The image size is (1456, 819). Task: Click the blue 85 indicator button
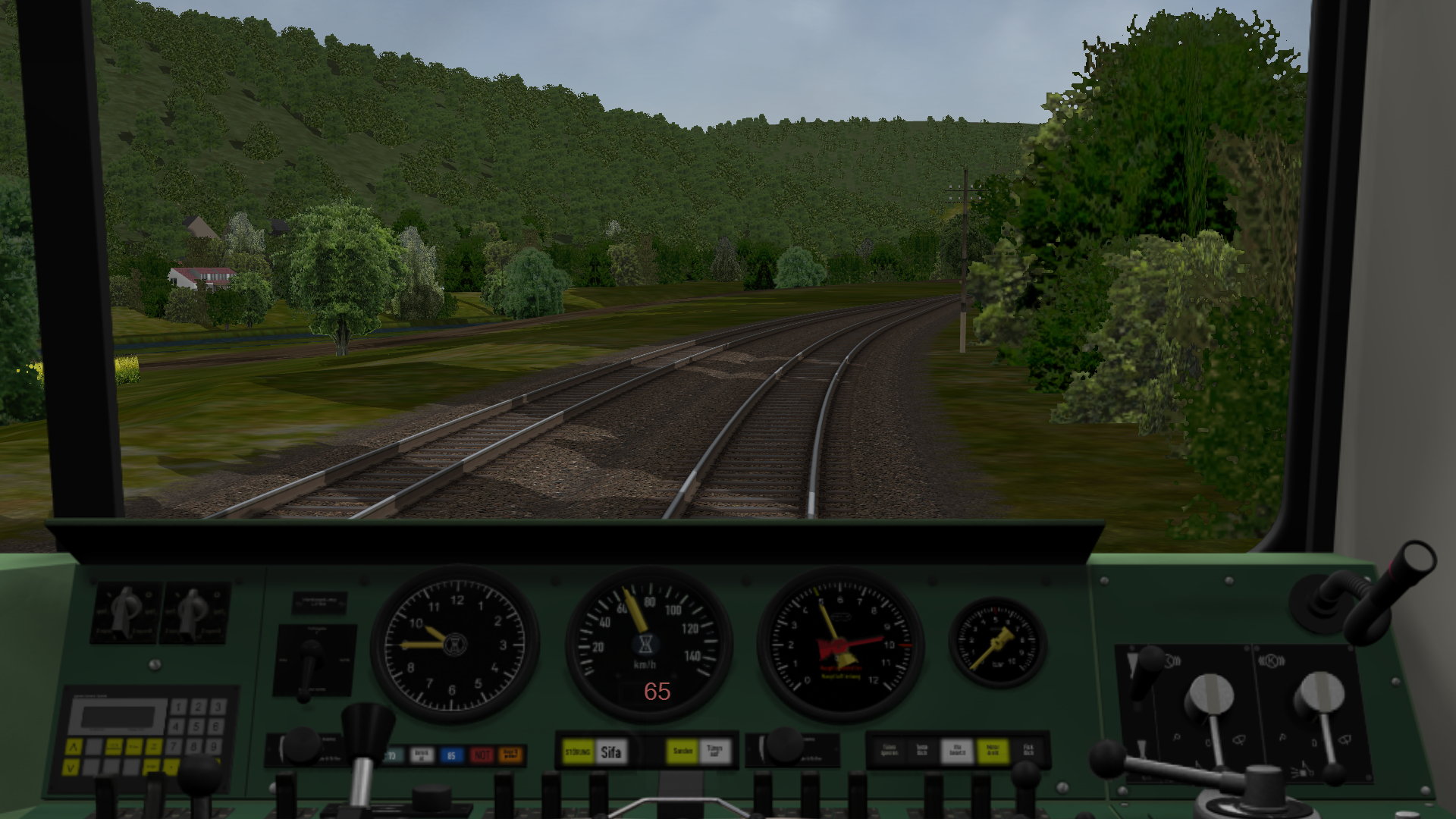click(x=451, y=755)
